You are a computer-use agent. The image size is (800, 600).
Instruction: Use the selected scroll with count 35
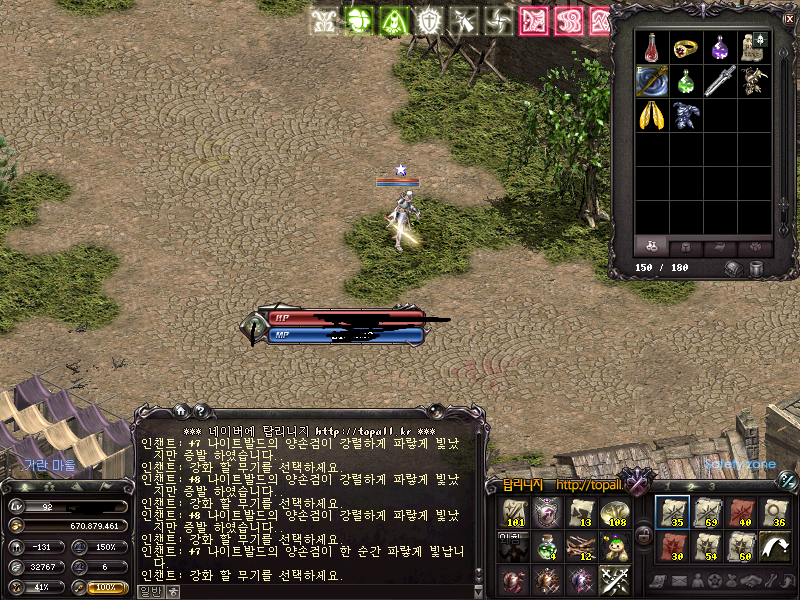(x=672, y=513)
